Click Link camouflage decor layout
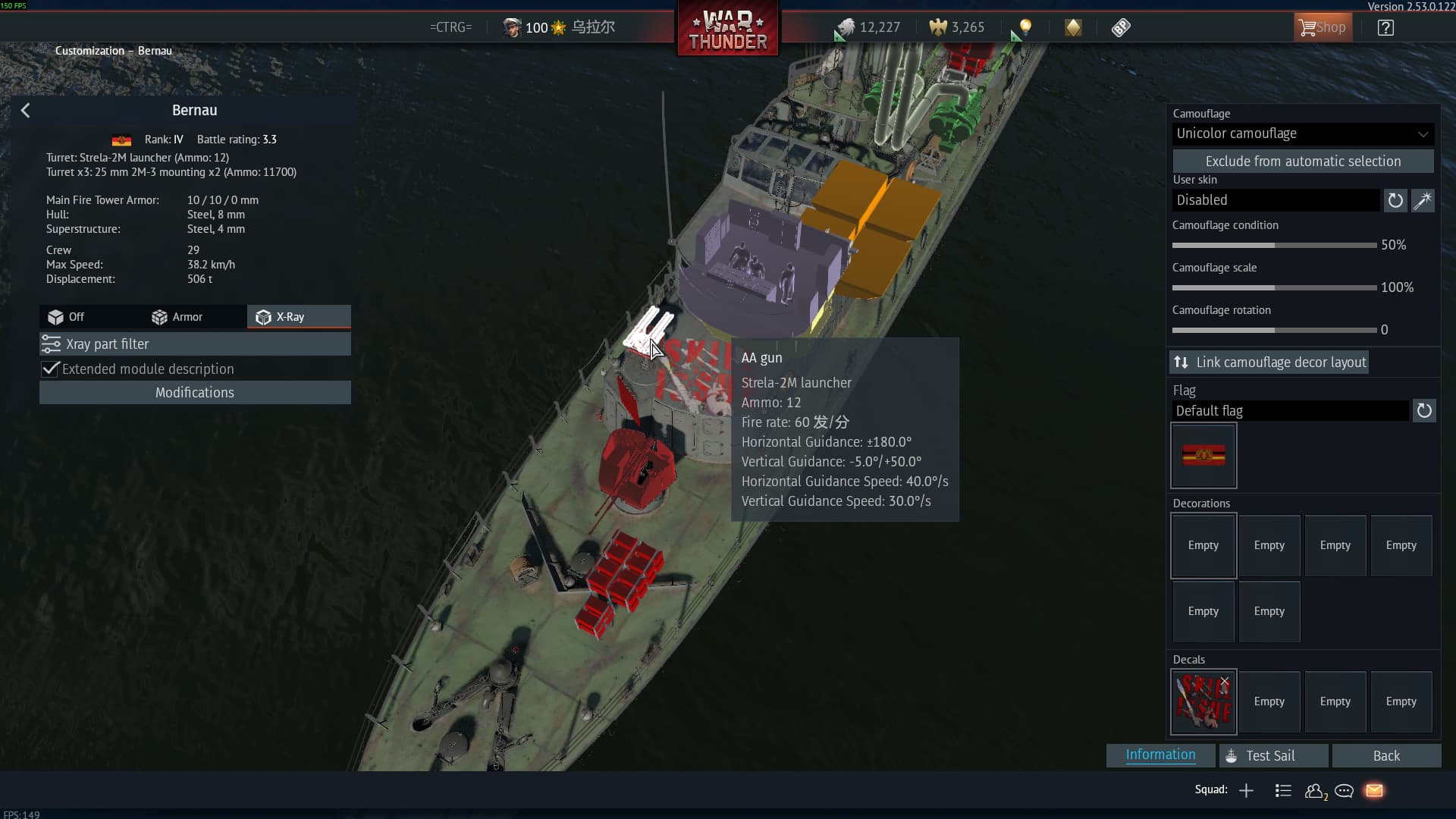 click(1269, 362)
